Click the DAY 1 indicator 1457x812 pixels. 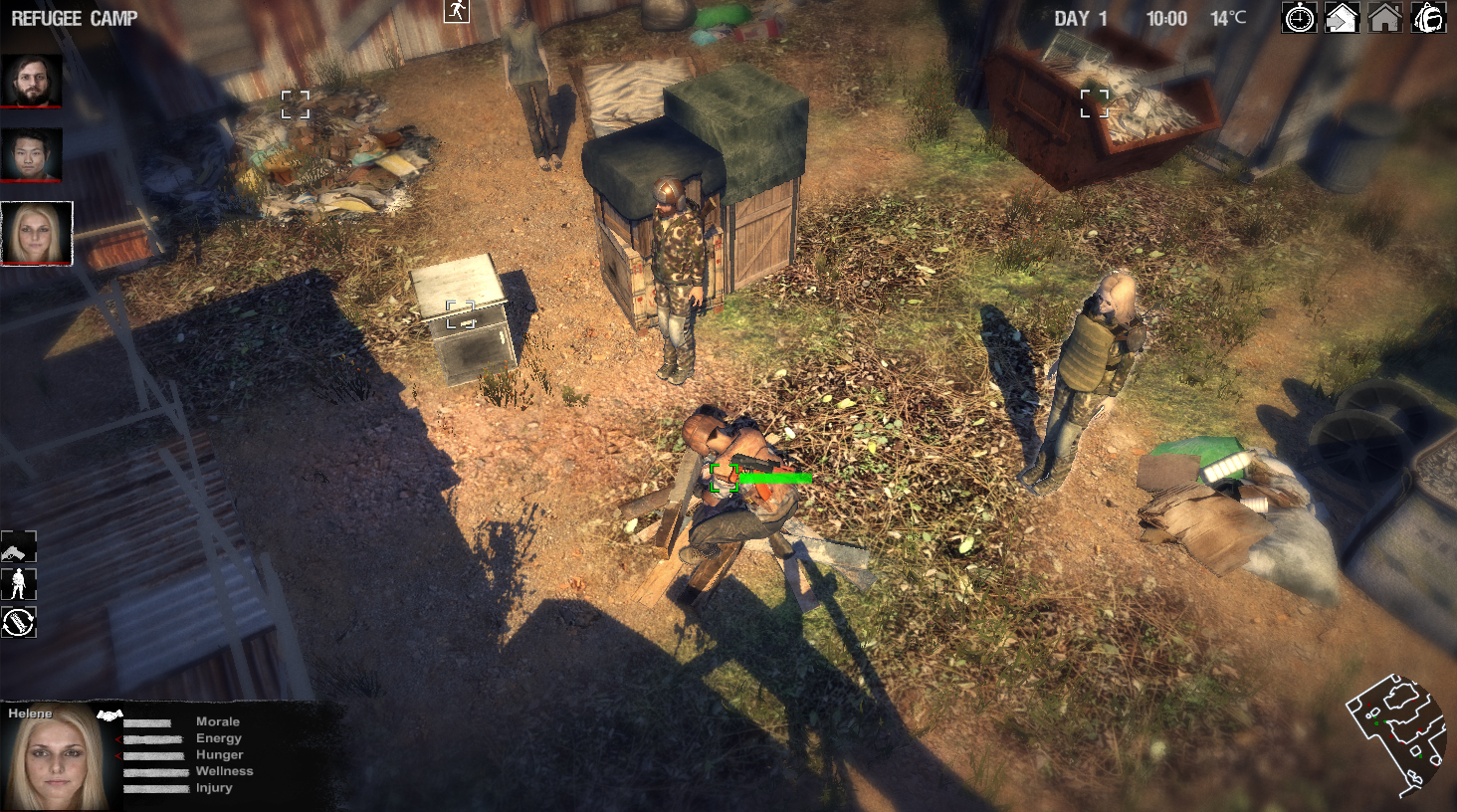pyautogui.click(x=1079, y=17)
